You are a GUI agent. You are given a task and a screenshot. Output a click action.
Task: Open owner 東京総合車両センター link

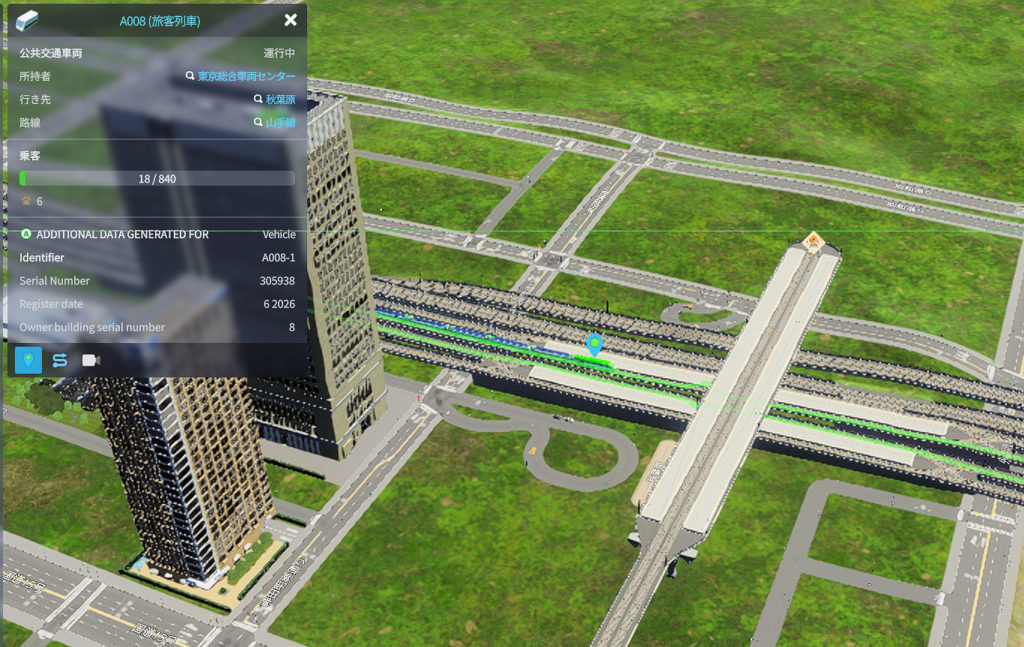click(x=246, y=76)
